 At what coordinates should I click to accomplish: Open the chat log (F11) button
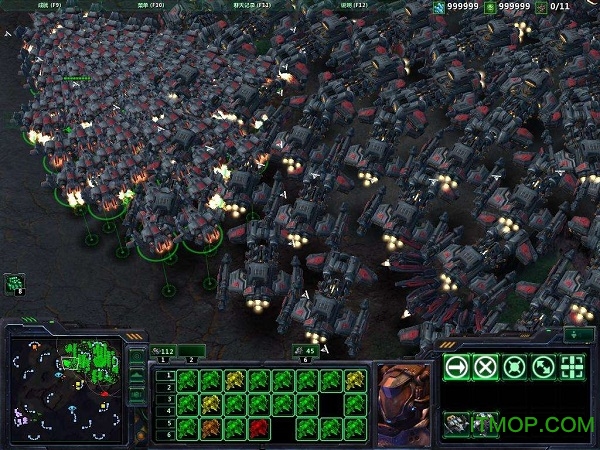pyautogui.click(x=252, y=6)
